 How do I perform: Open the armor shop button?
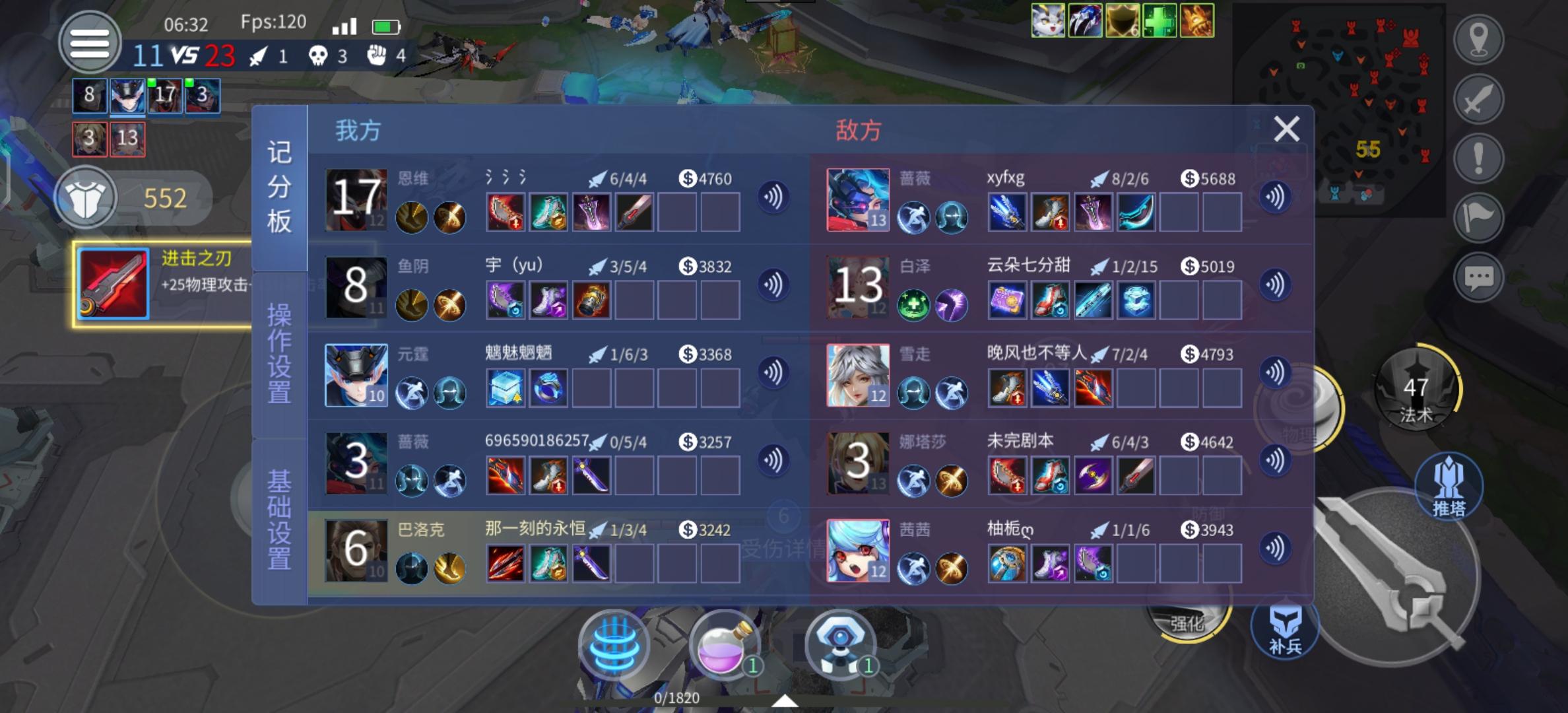tap(86, 197)
